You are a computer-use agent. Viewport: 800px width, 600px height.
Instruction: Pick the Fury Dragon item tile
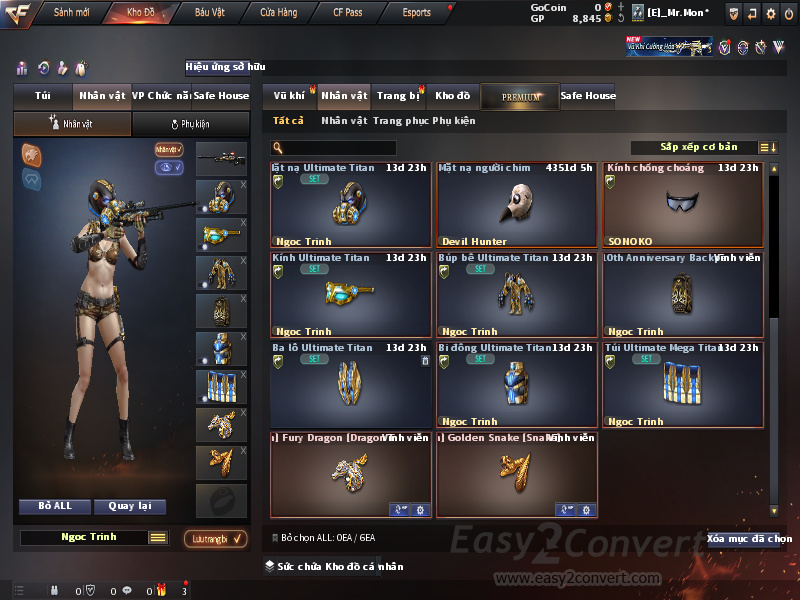[x=350, y=475]
